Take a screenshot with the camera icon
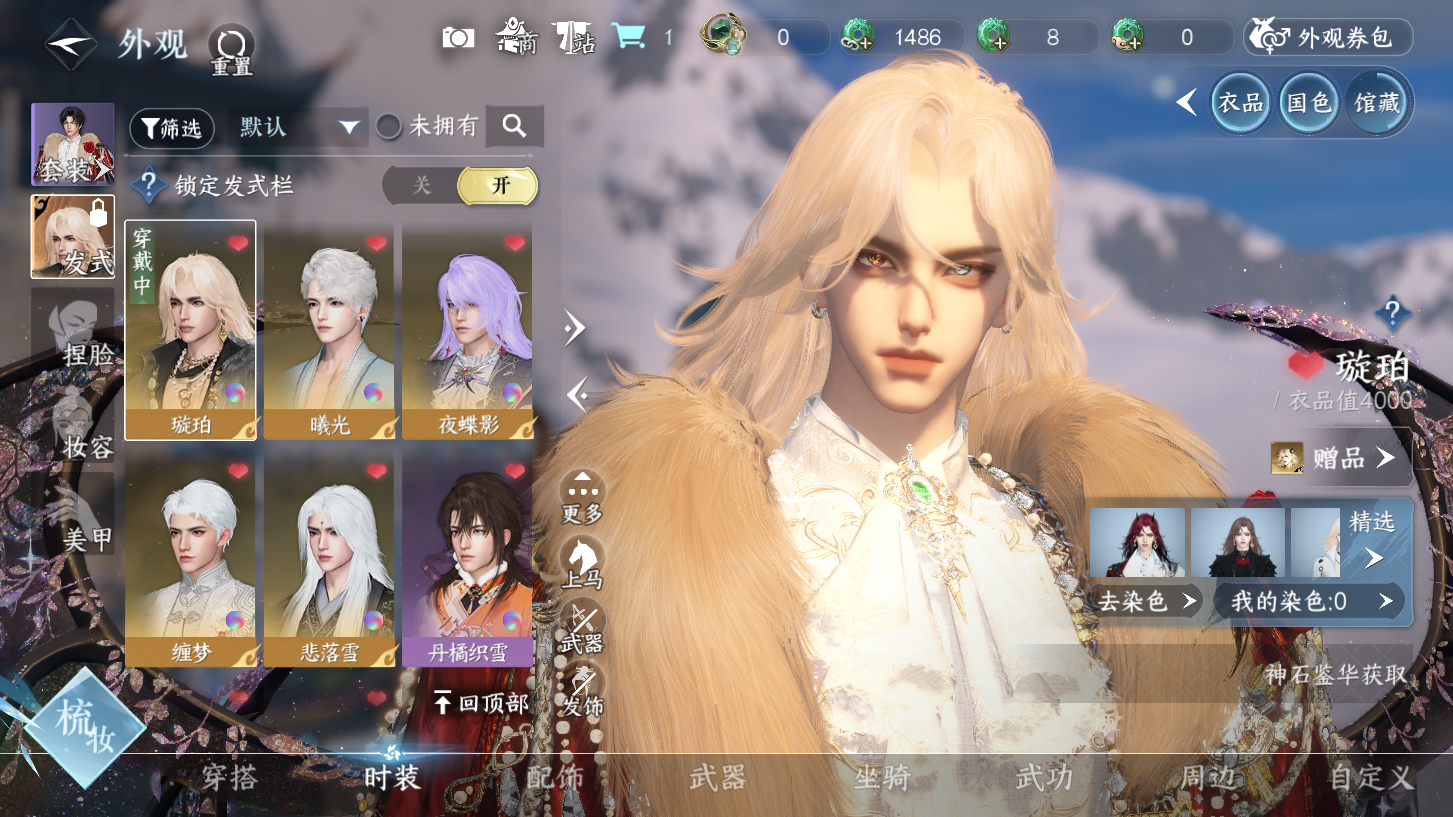This screenshot has width=1453, height=817. click(x=458, y=38)
